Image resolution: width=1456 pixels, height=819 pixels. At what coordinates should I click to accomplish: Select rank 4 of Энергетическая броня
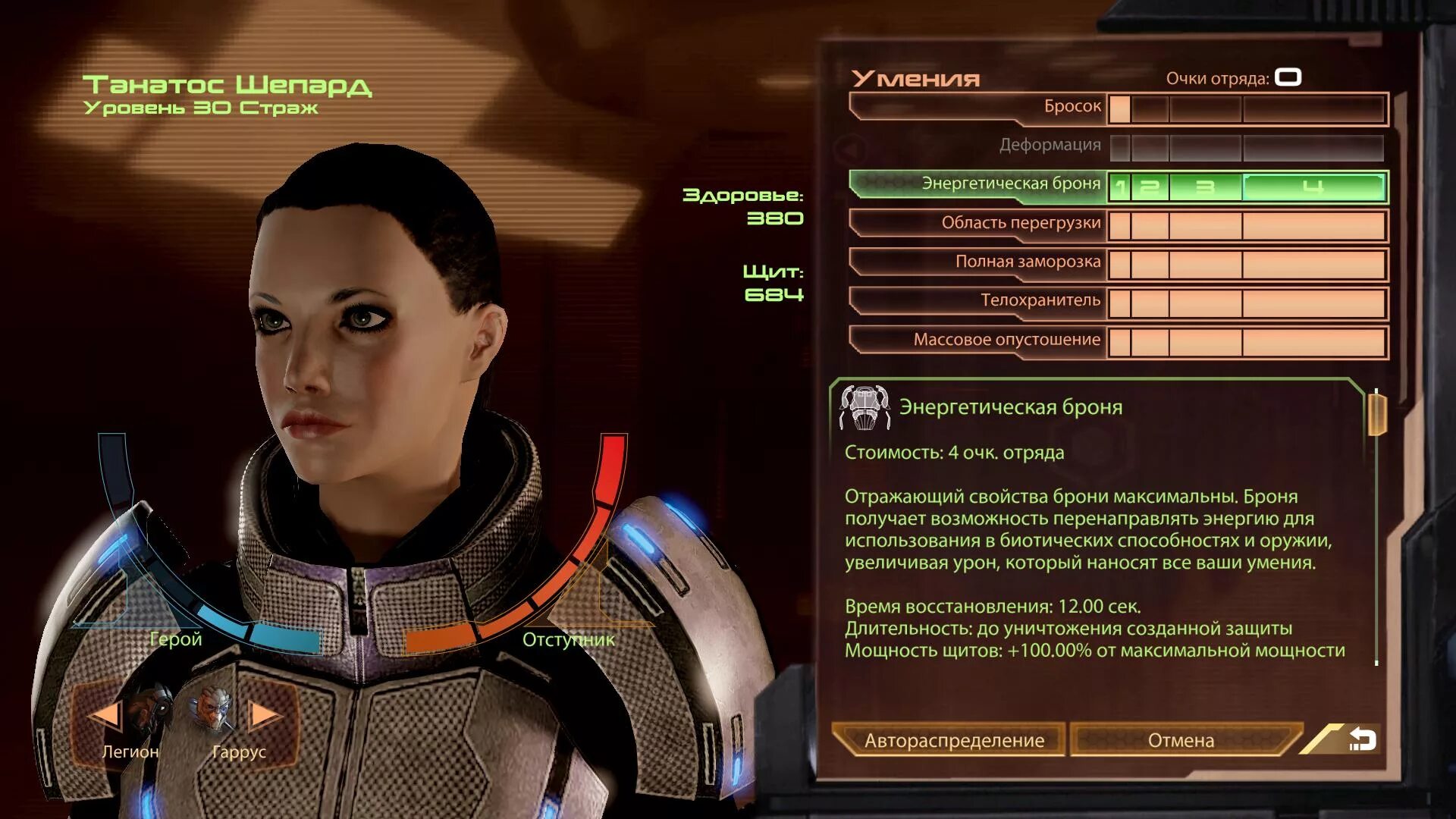[1313, 187]
